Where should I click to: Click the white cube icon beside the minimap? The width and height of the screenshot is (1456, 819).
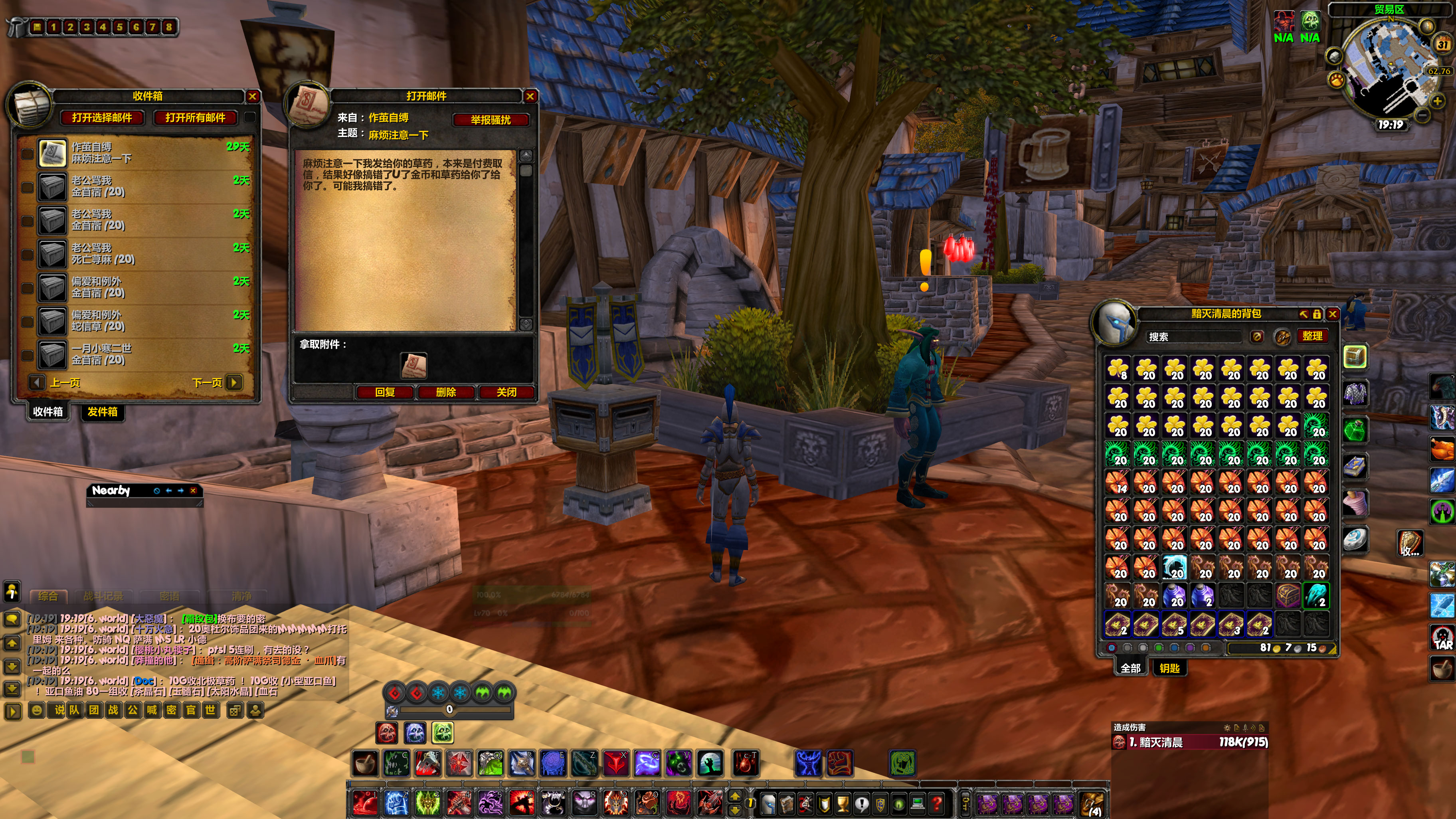(1335, 57)
